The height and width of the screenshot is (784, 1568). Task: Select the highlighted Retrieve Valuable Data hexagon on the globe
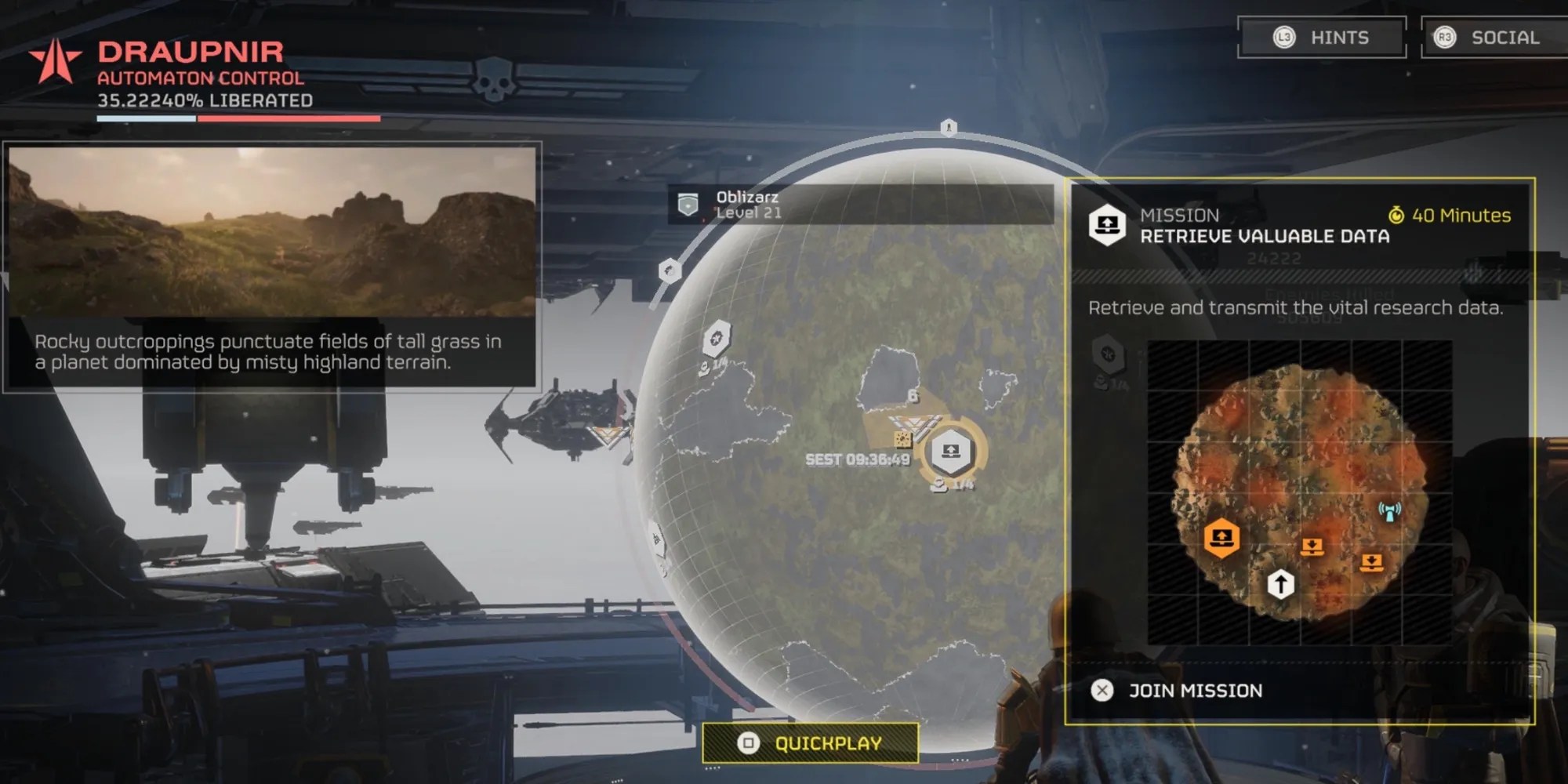[951, 449]
